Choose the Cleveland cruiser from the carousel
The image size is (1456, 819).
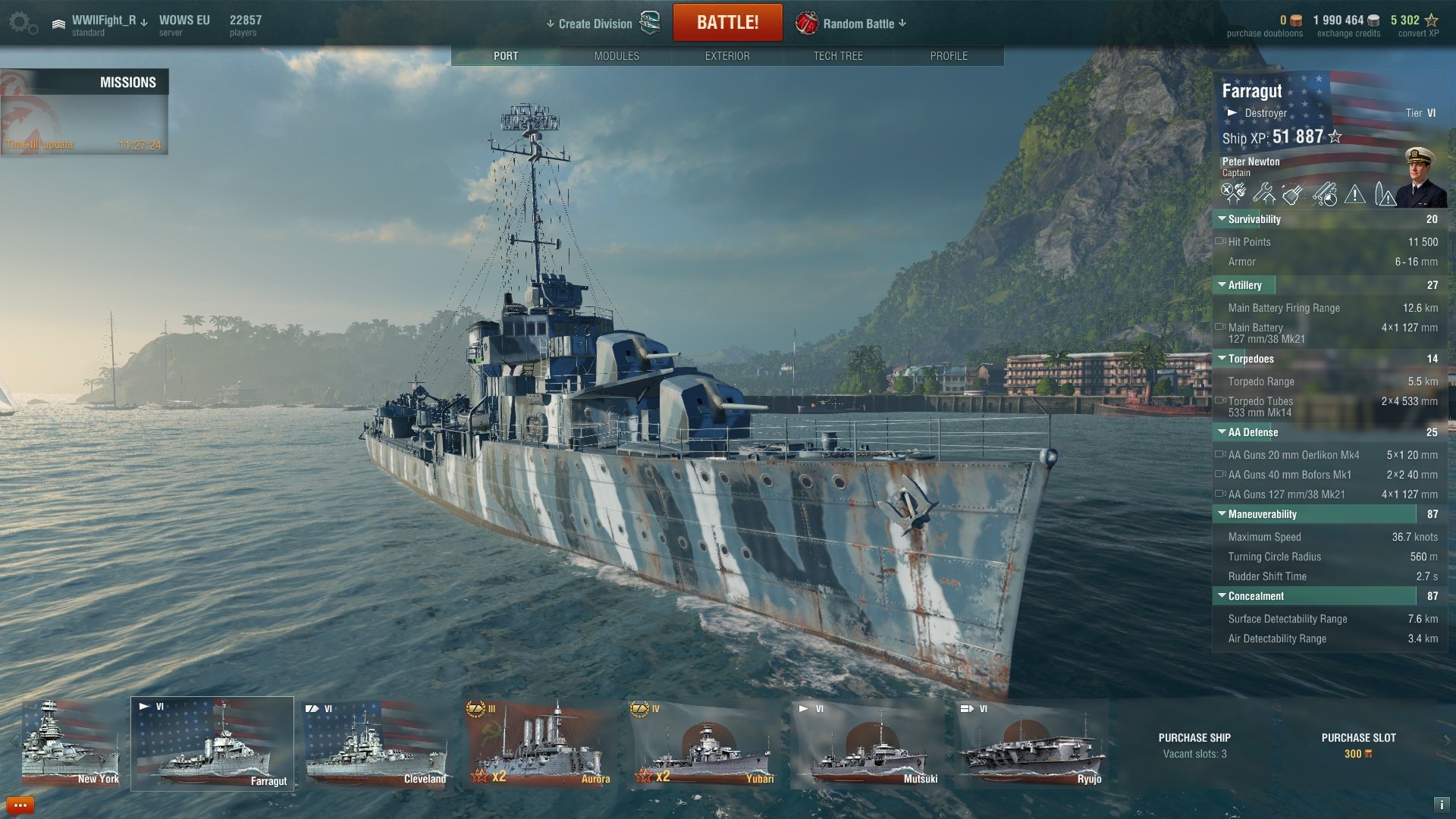pos(377,744)
